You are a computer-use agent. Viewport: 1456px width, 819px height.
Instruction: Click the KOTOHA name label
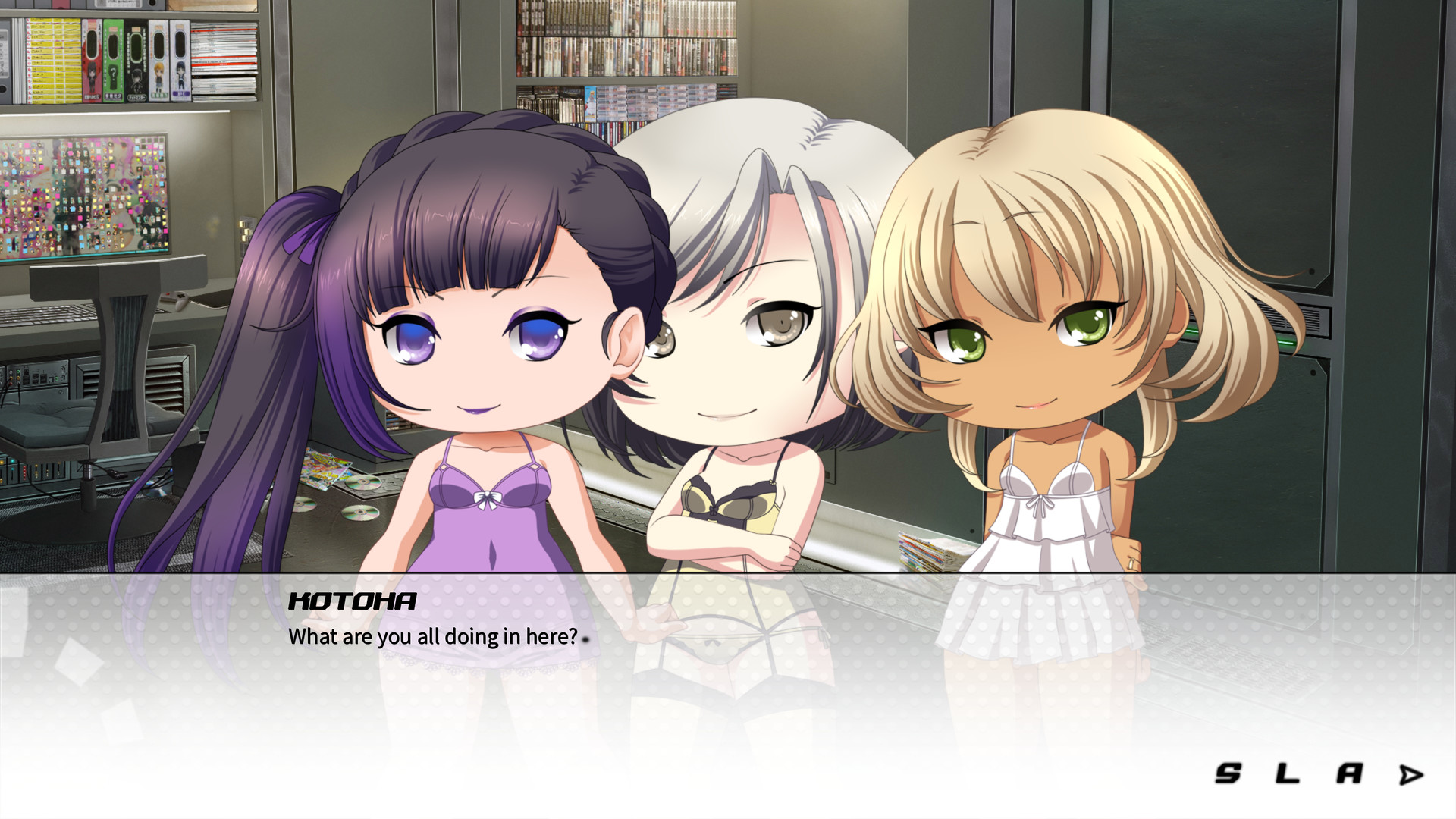coord(353,603)
